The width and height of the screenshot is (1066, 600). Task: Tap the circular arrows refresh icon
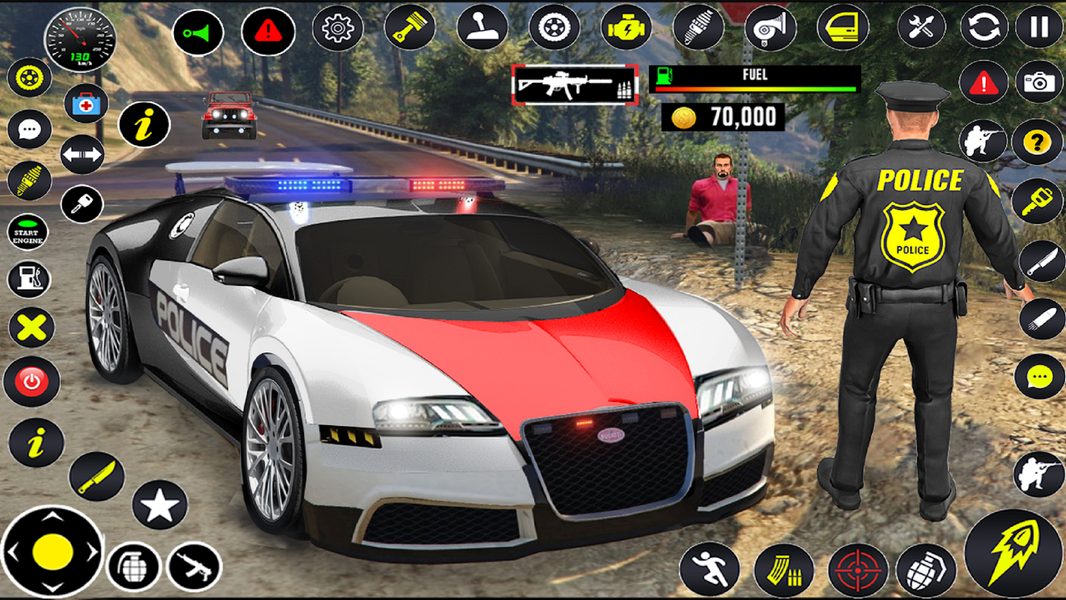[983, 27]
